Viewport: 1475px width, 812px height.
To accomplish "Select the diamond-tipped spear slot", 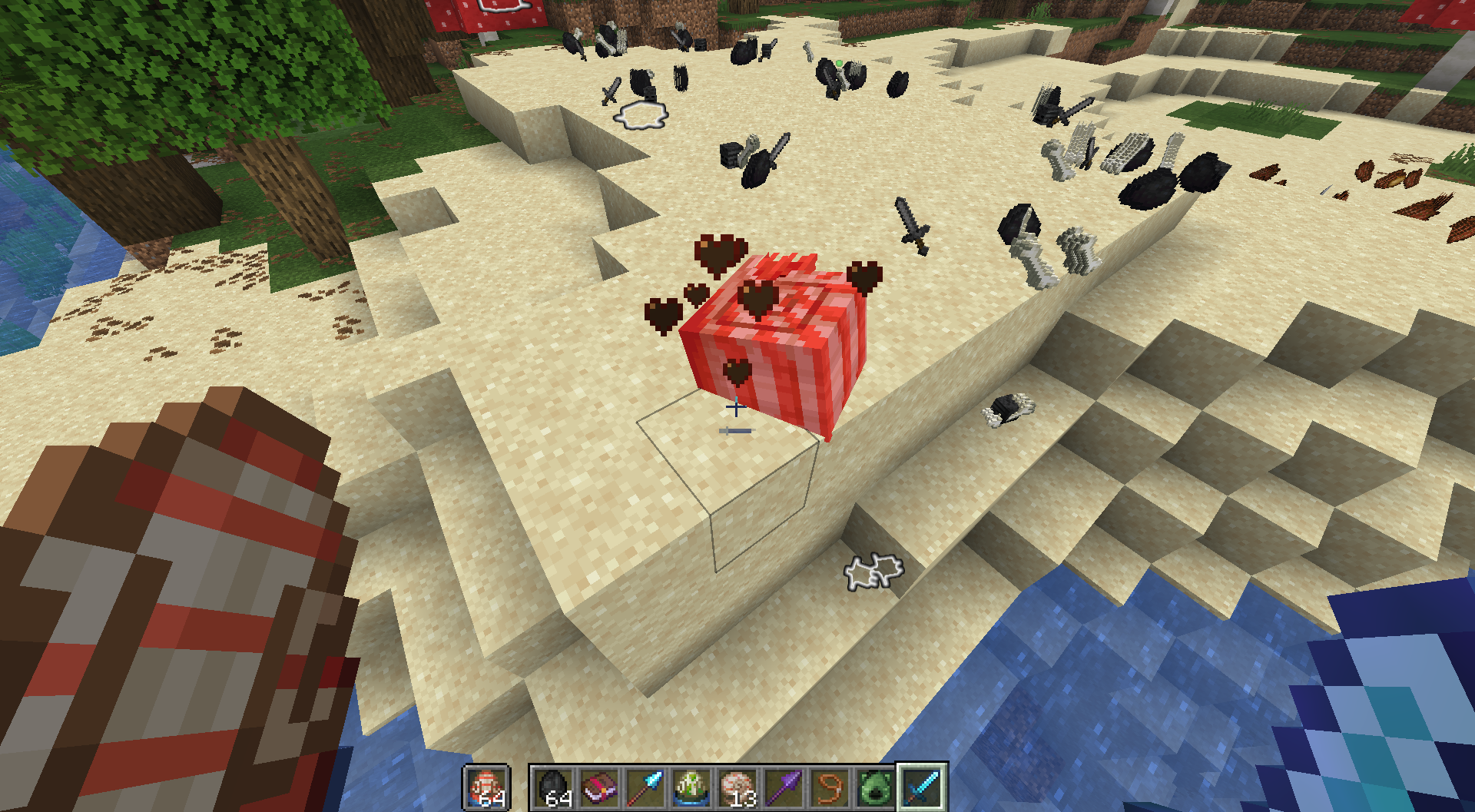I will [x=646, y=787].
